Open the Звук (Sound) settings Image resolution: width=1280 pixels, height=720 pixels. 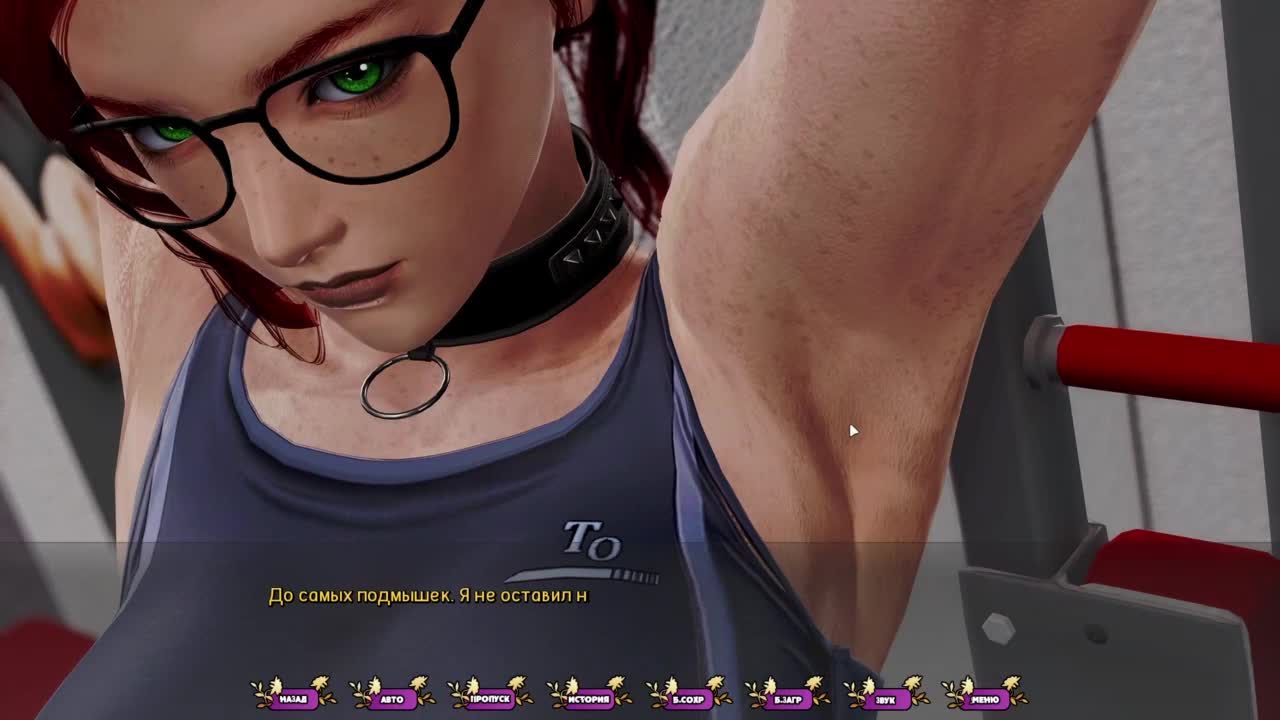pyautogui.click(x=885, y=698)
